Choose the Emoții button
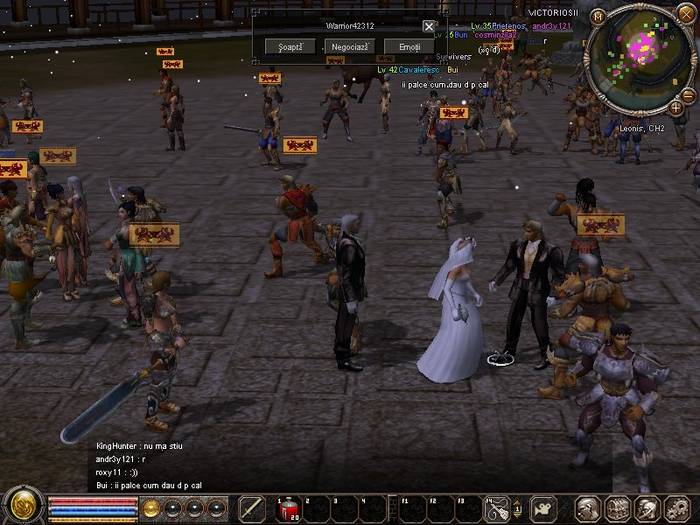 tap(409, 47)
